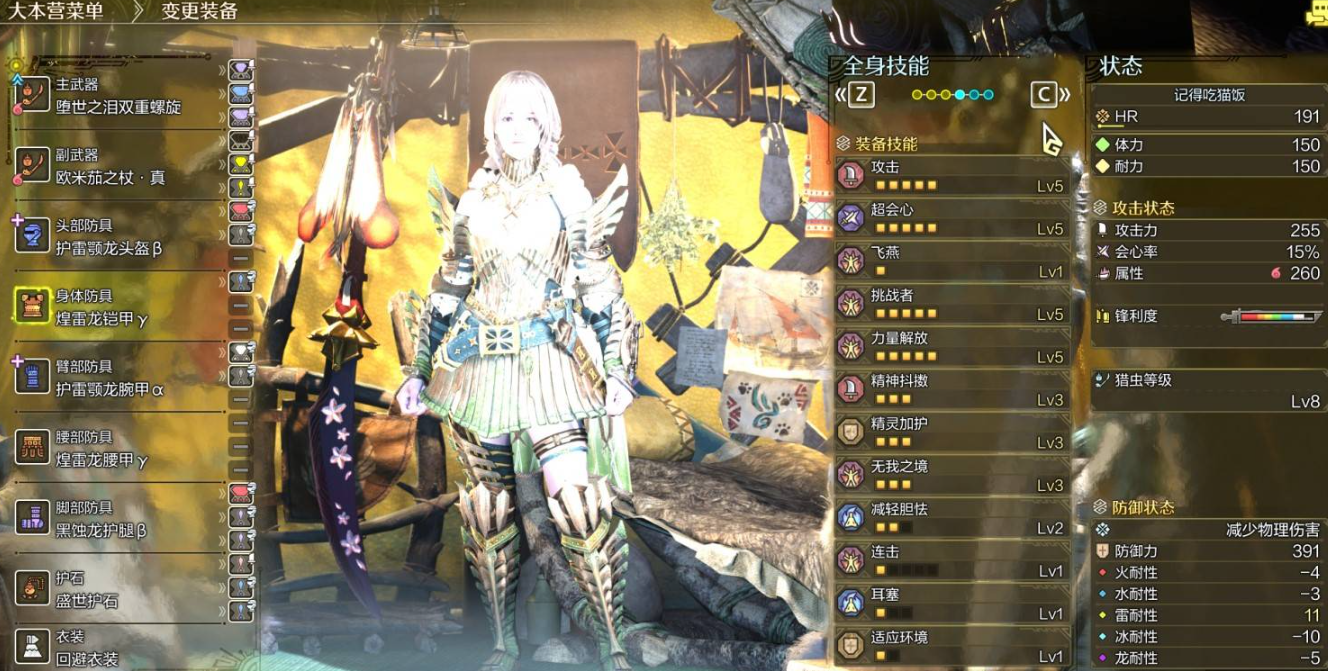The width and height of the screenshot is (1328, 671).
Task: Choose the sub weapon 欧米茄之杖·真
Action: pos(110,167)
